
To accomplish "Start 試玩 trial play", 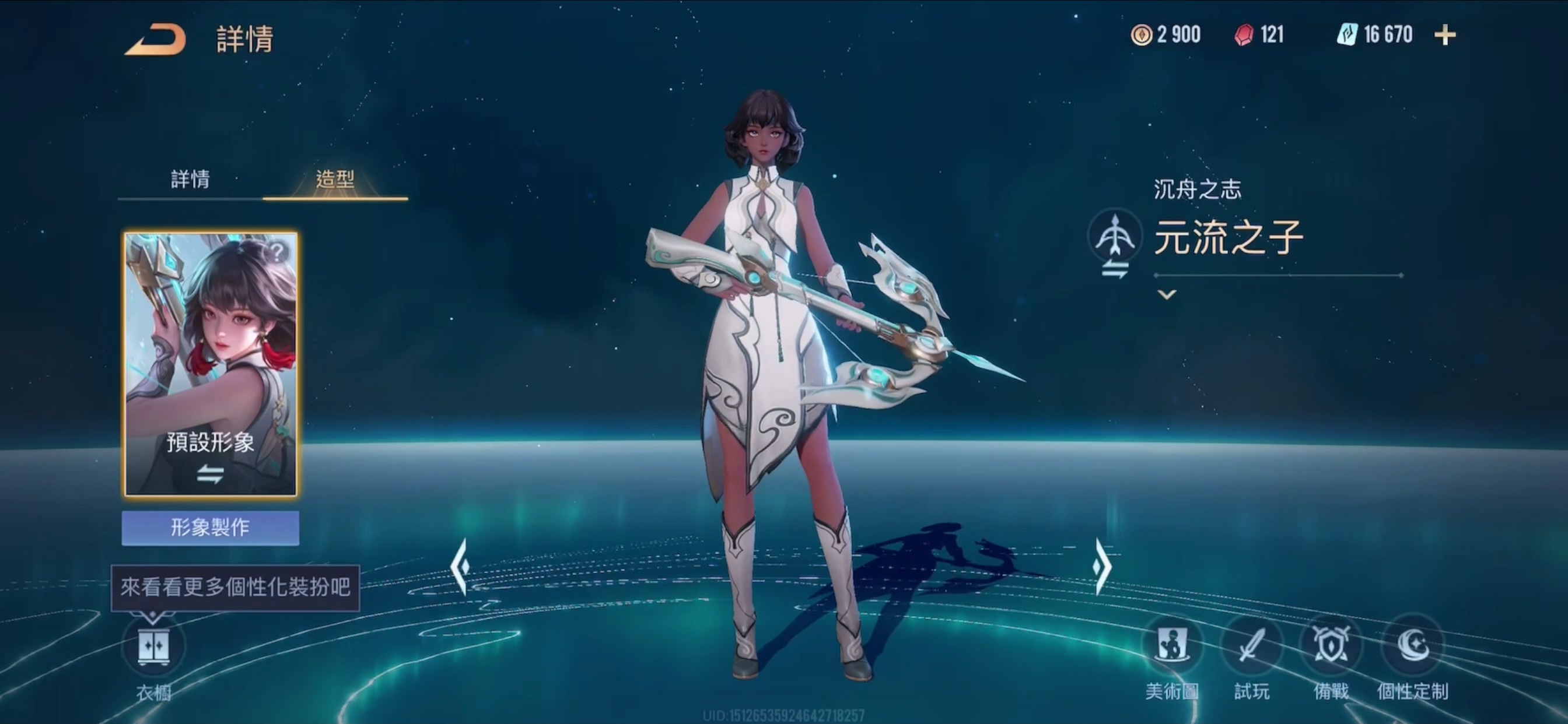I will click(x=1251, y=646).
